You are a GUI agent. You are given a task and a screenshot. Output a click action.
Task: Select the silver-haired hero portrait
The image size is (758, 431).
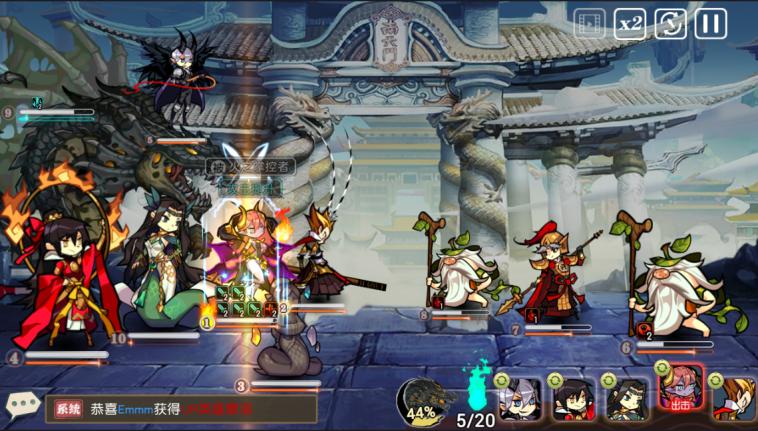tap(520, 399)
